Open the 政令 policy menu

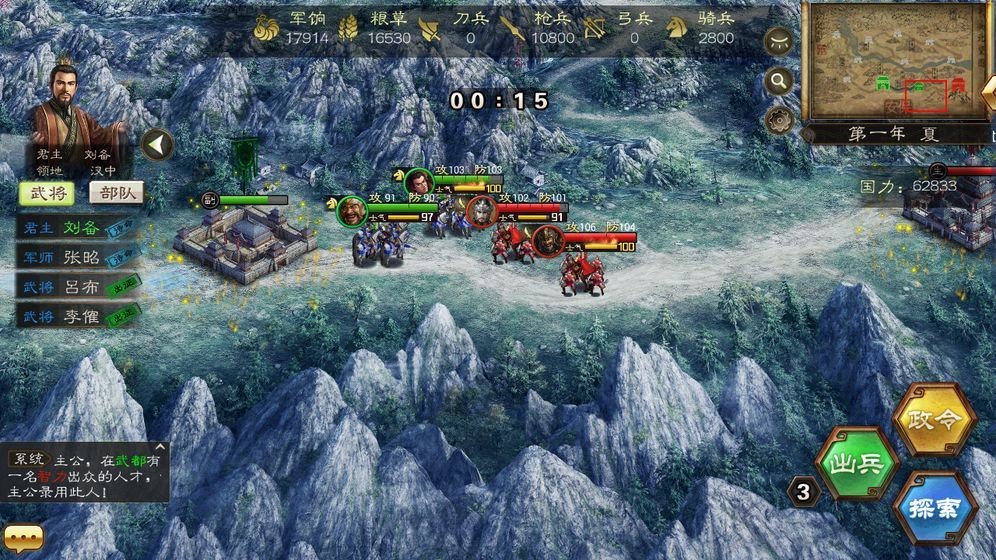[934, 419]
